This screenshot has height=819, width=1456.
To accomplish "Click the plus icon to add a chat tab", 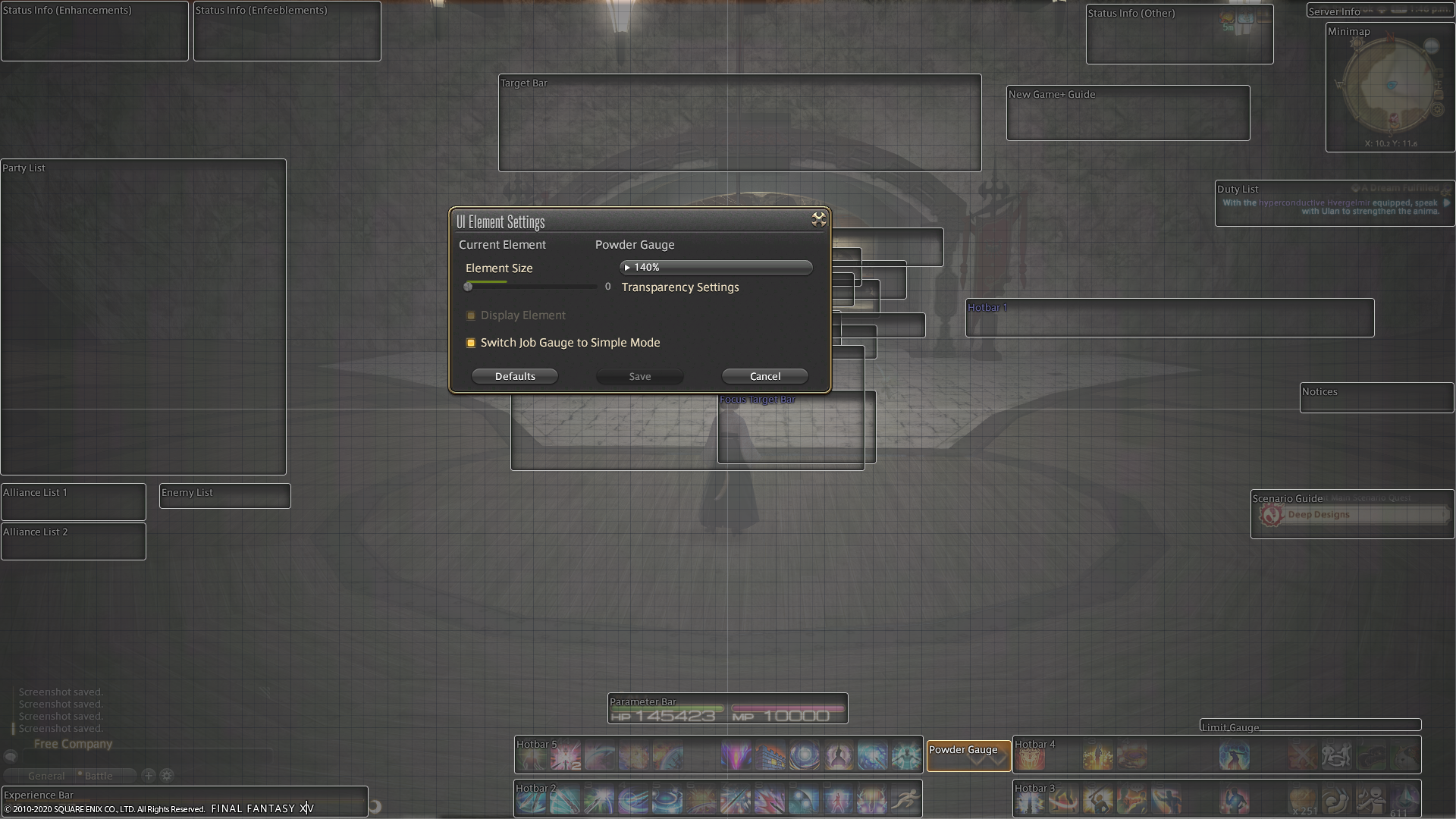I will point(149,775).
